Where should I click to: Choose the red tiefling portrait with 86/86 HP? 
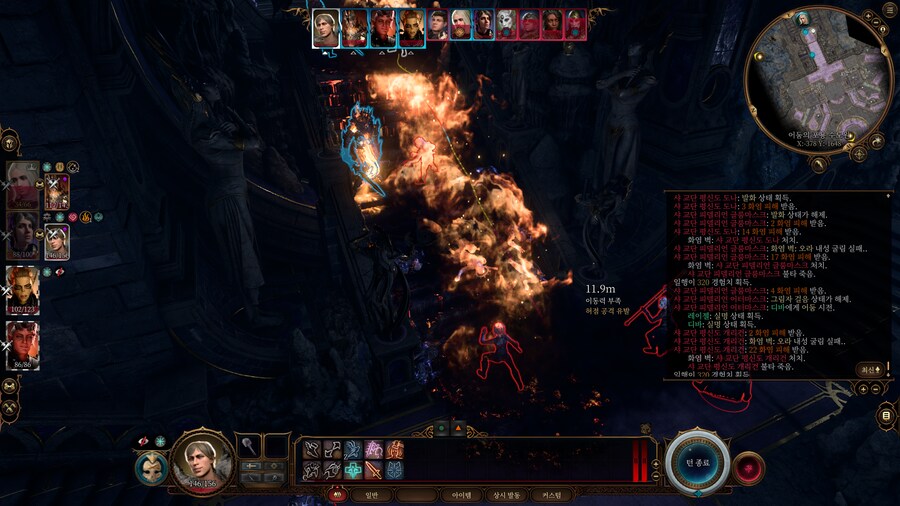(x=22, y=342)
